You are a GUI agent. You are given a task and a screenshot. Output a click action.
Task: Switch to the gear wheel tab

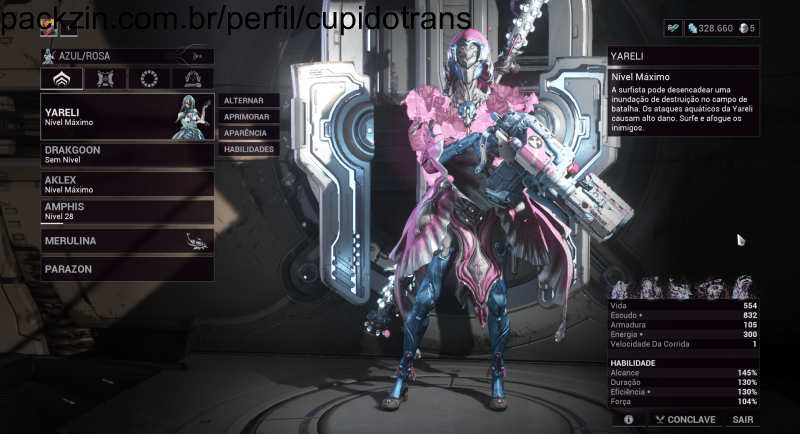[x=149, y=79]
